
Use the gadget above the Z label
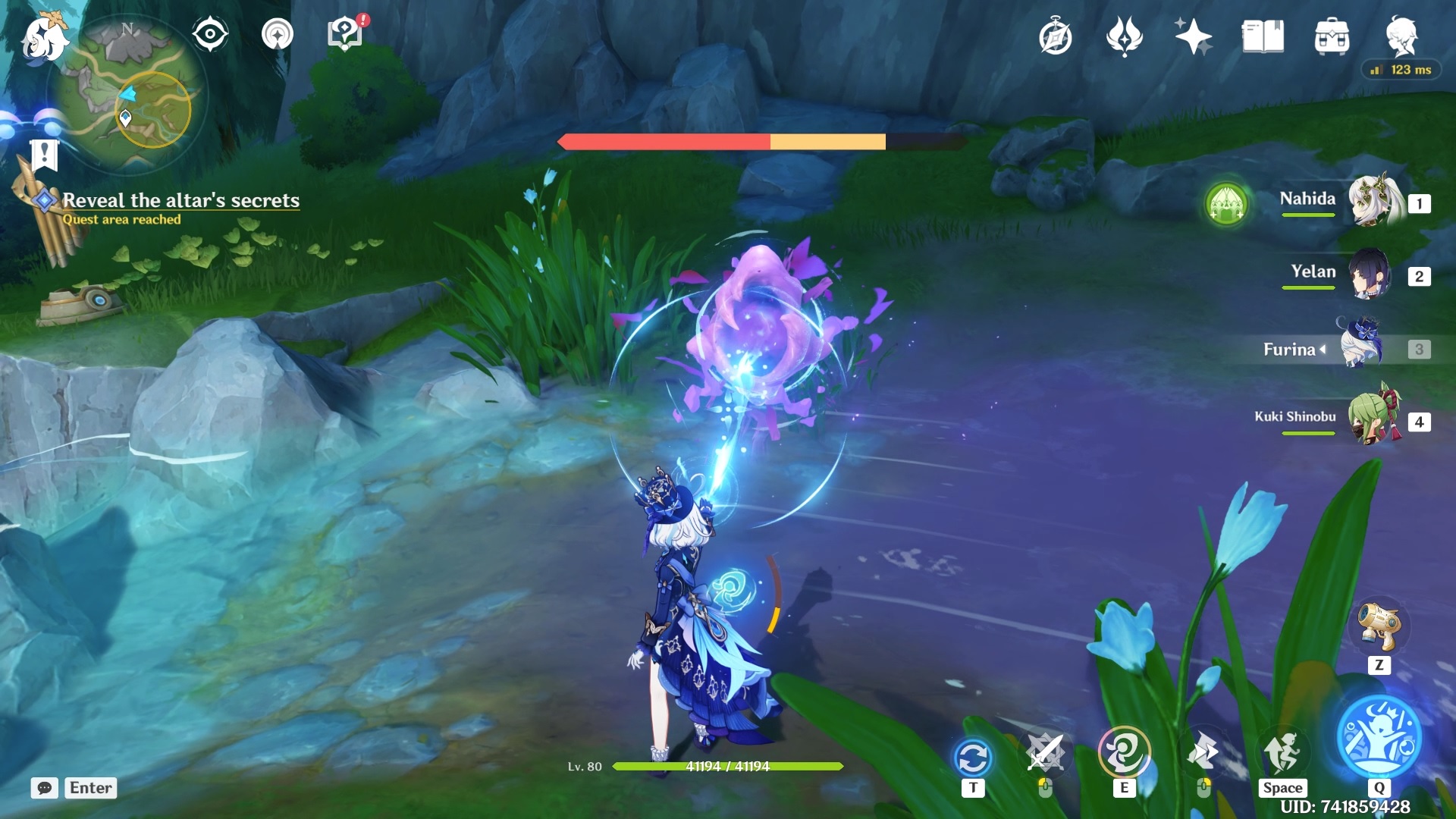(1379, 626)
